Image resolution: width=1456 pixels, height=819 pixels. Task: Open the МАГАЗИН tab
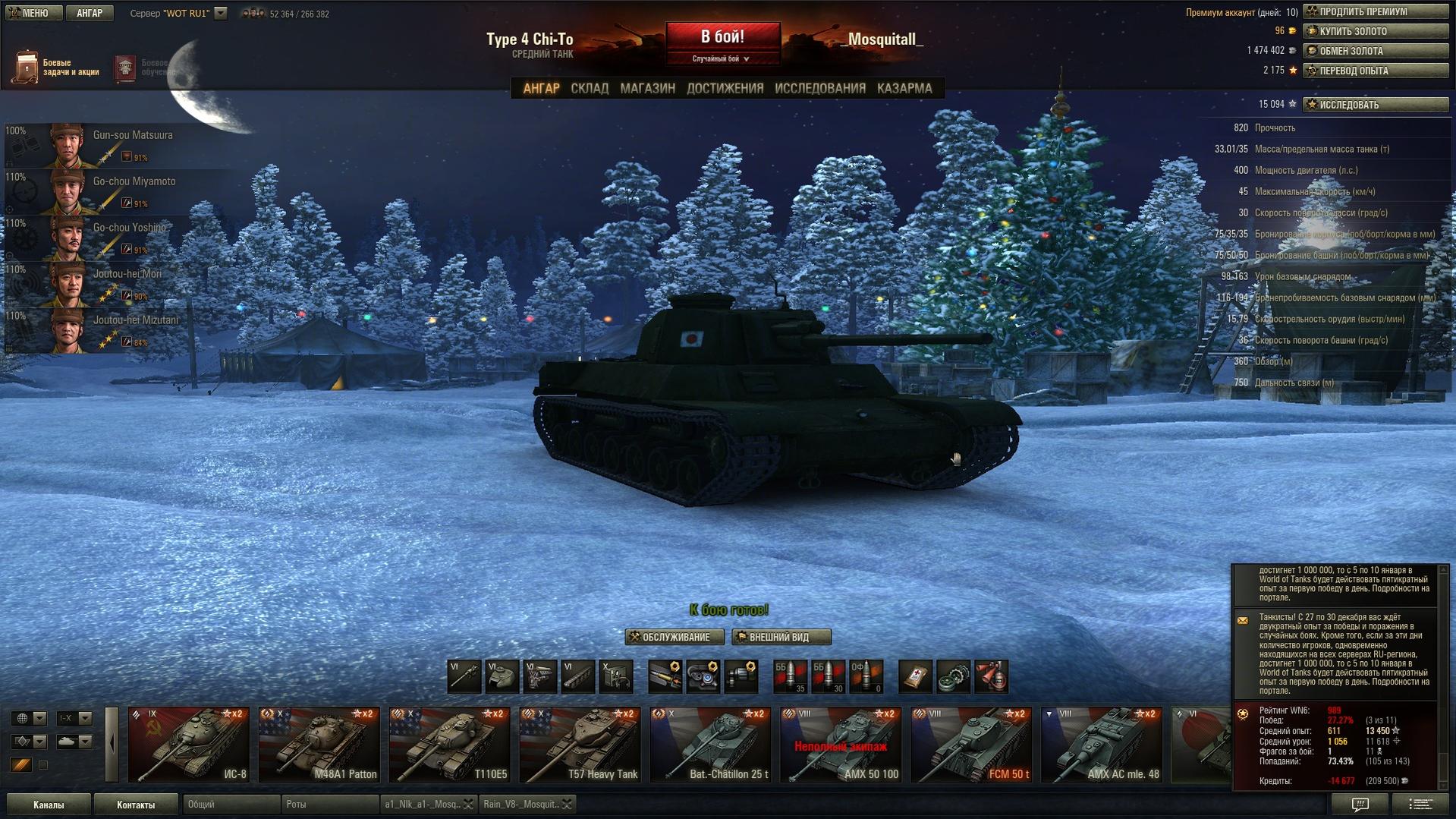647,88
